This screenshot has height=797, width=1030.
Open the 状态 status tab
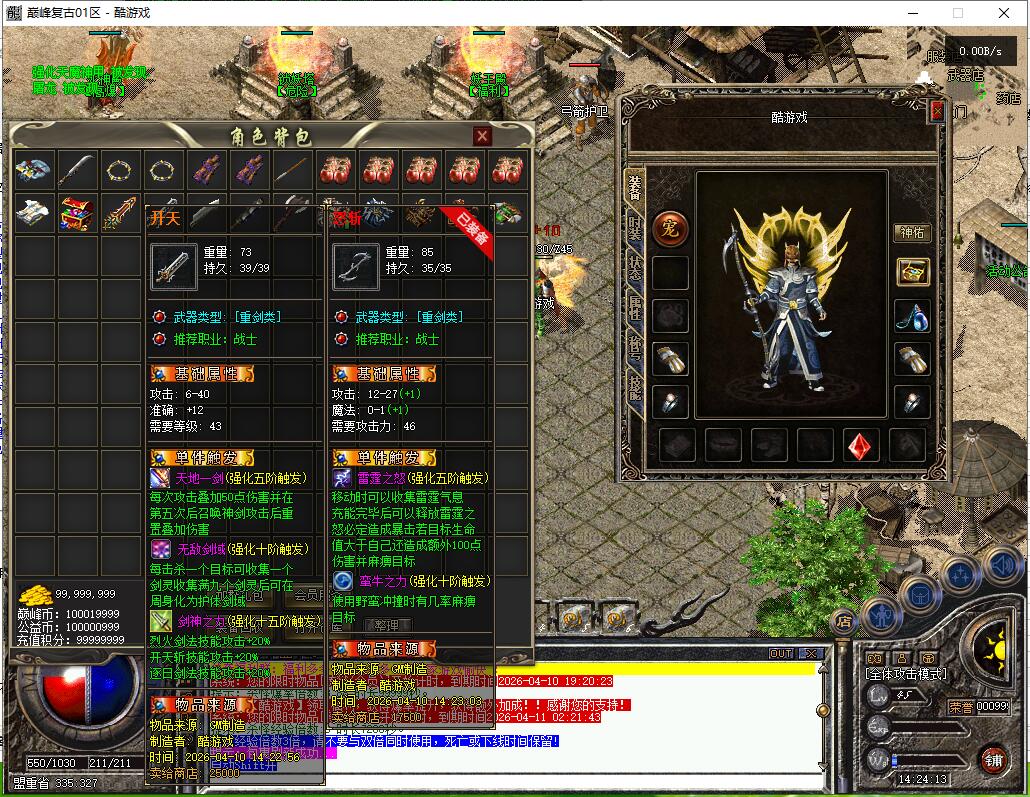(x=635, y=273)
